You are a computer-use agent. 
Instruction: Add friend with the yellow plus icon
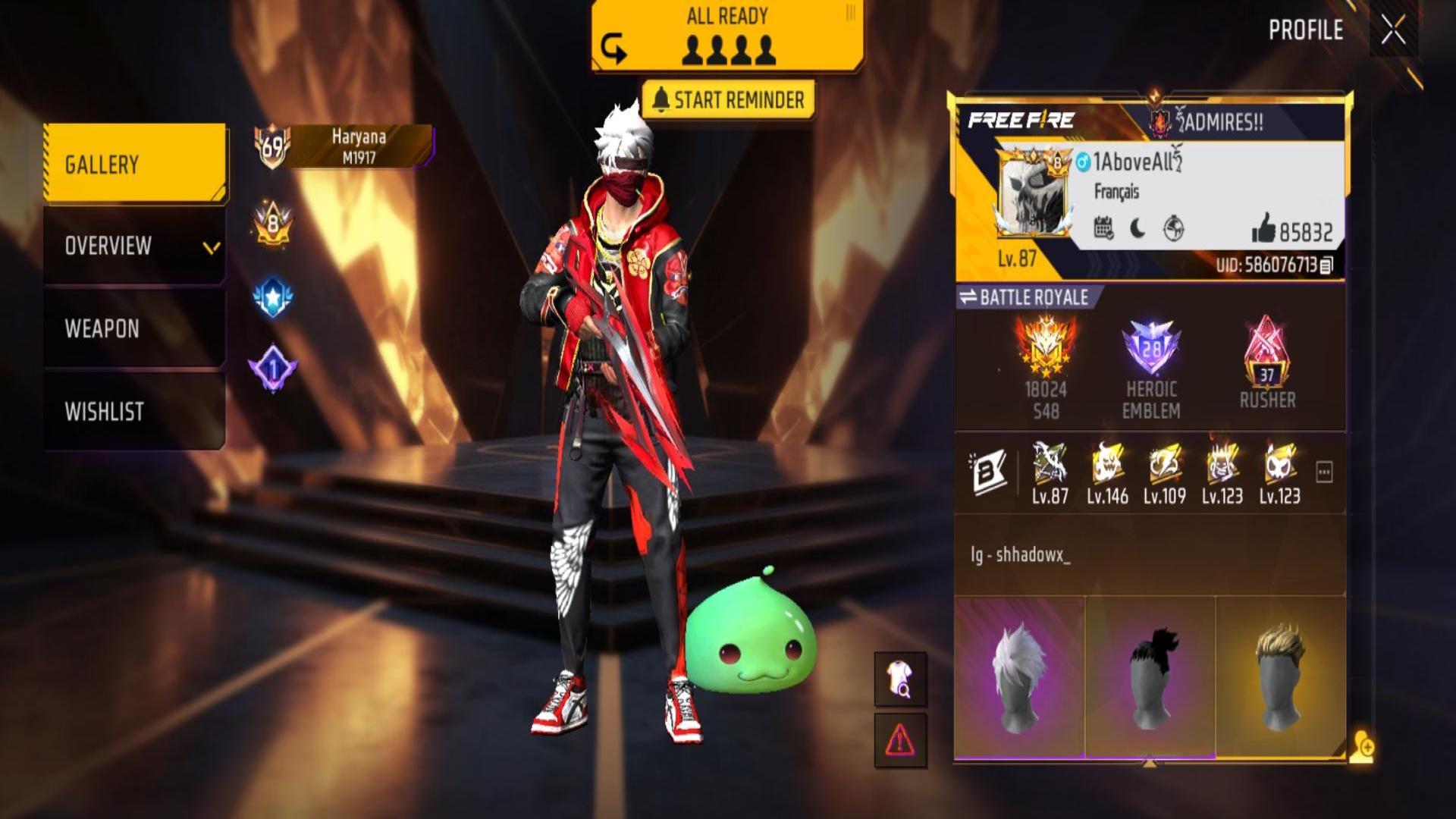1362,747
